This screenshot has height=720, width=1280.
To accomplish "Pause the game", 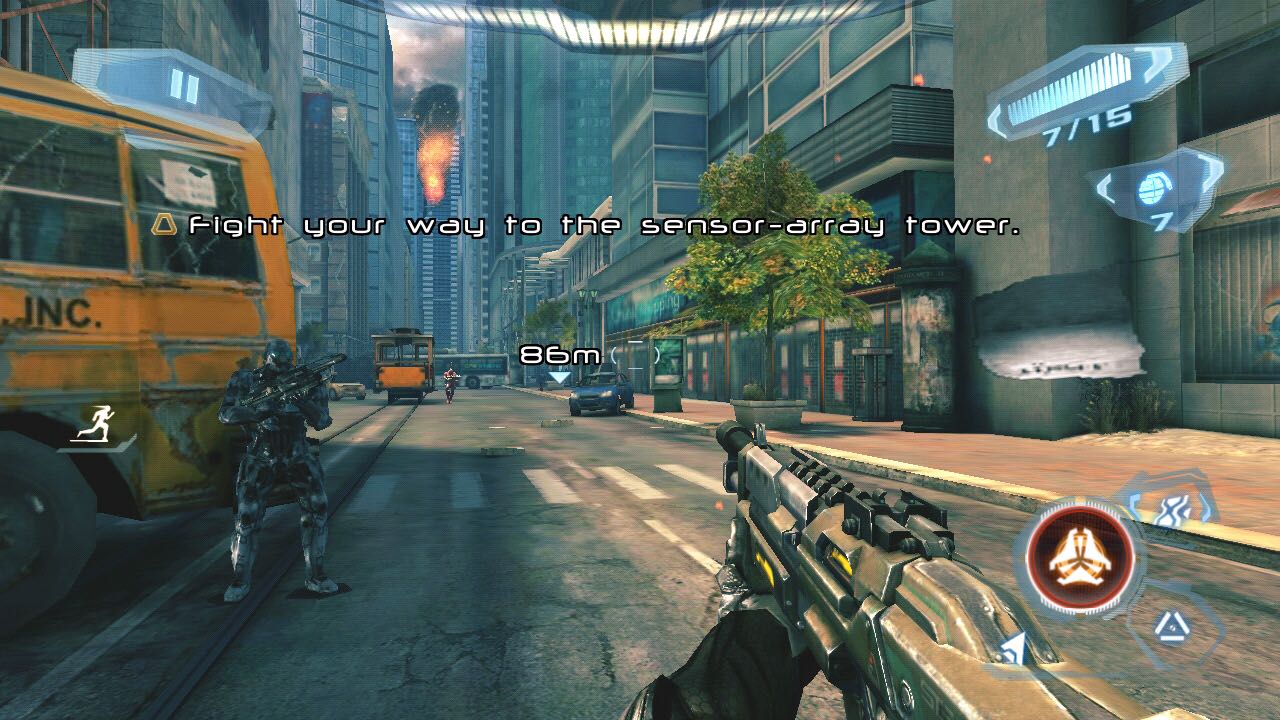I will (184, 86).
